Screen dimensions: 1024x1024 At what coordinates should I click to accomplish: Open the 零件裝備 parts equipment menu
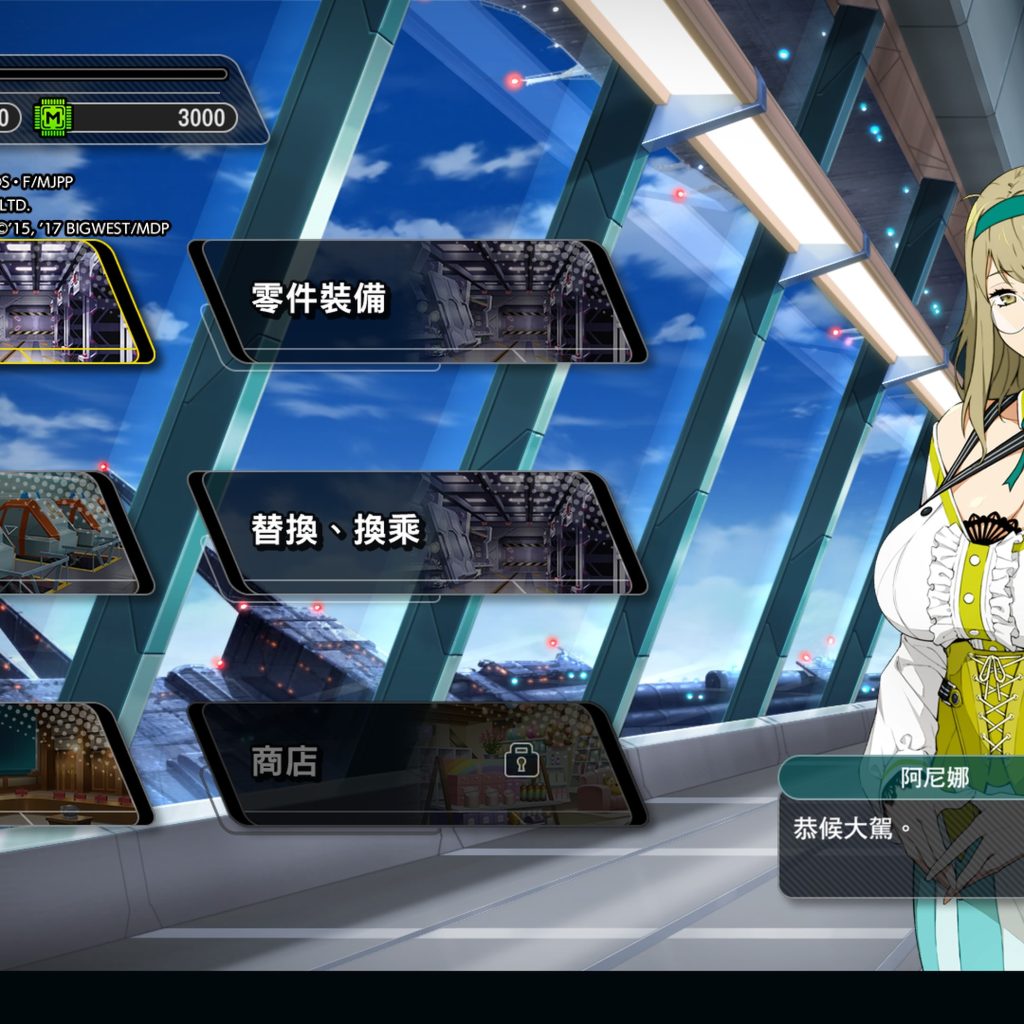(x=418, y=300)
